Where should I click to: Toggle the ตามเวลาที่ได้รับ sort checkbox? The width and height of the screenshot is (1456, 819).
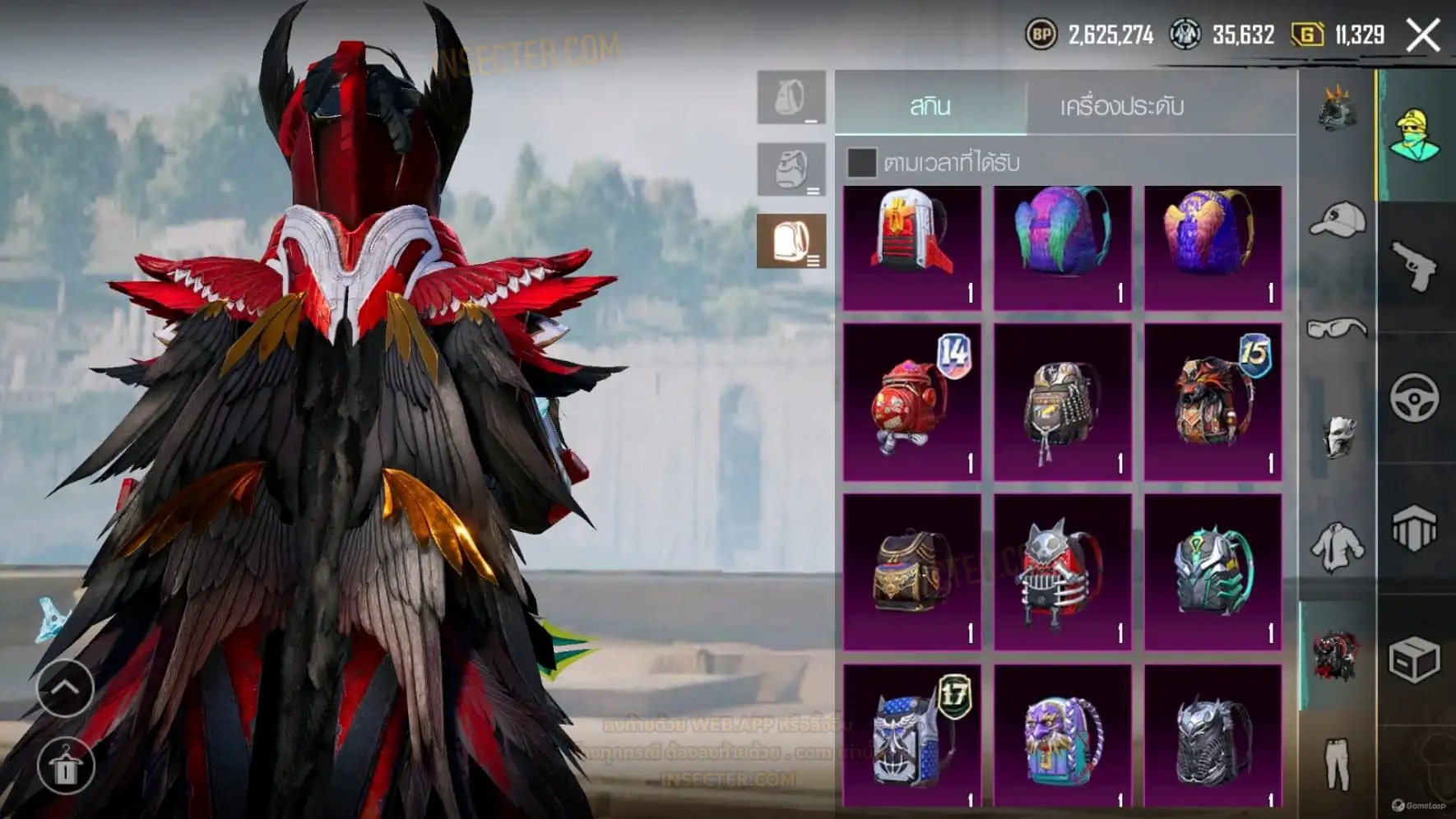tap(861, 163)
